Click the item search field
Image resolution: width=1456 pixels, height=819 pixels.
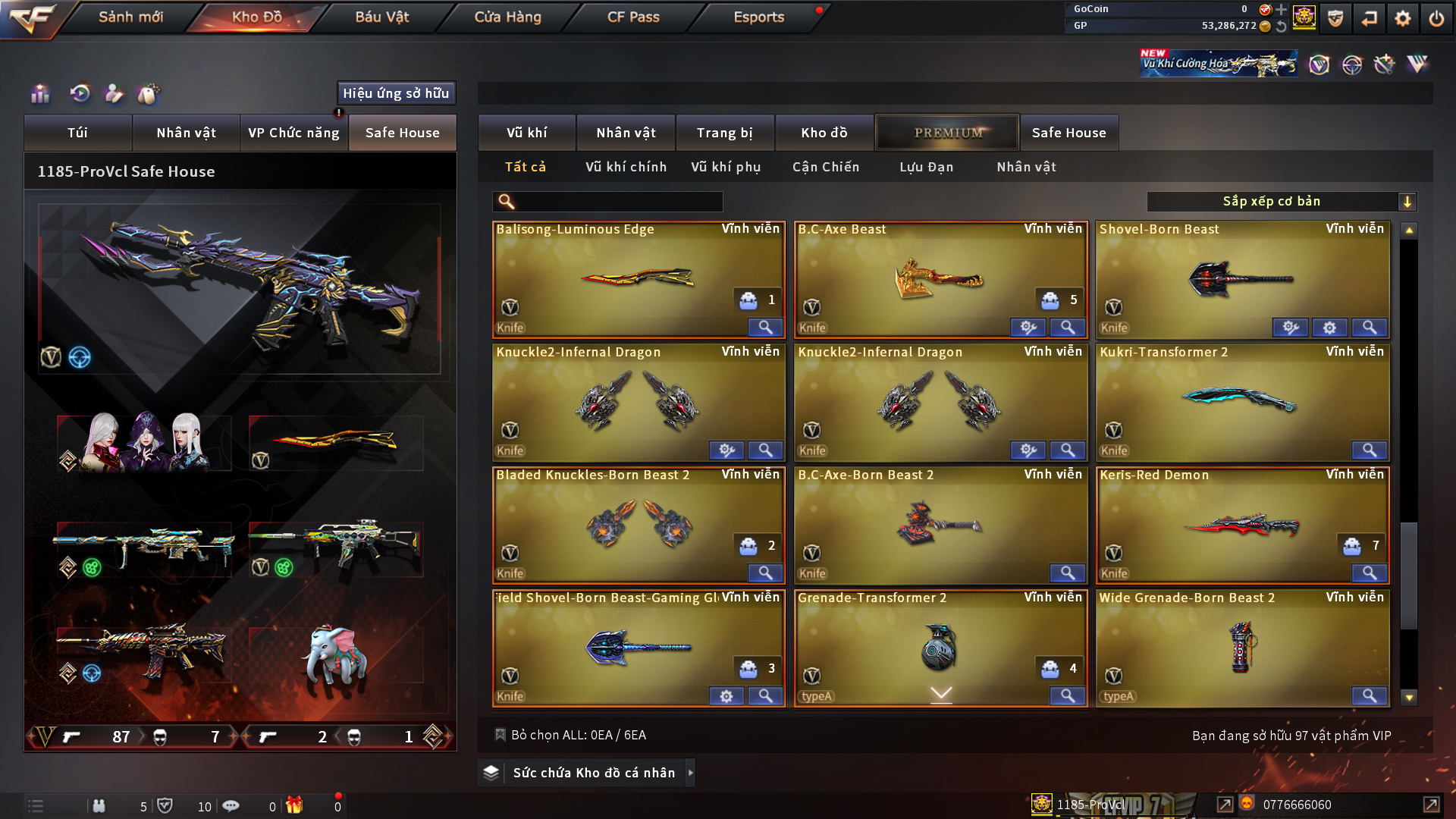(x=618, y=202)
